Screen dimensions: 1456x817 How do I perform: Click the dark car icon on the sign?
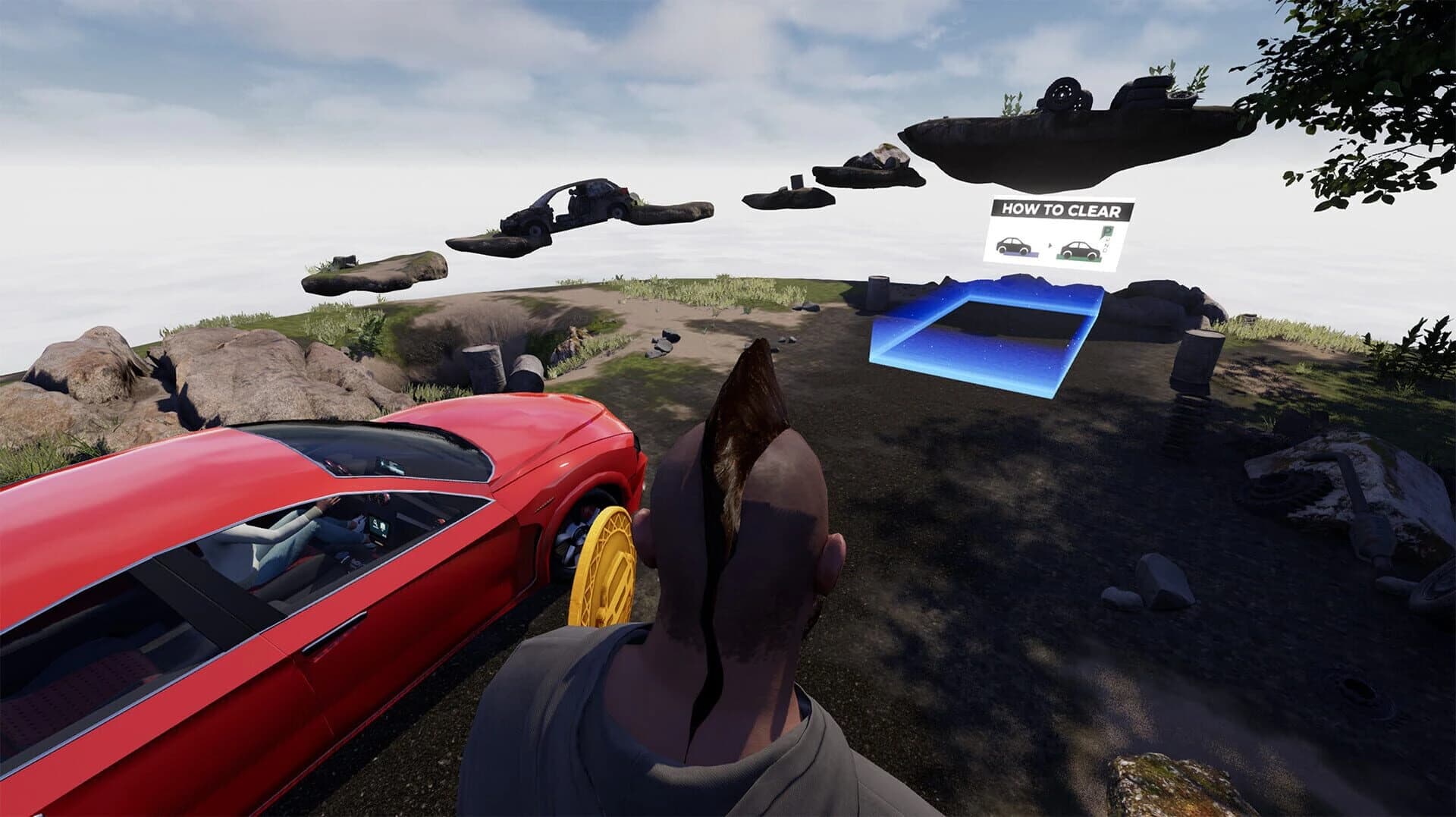click(x=1014, y=245)
